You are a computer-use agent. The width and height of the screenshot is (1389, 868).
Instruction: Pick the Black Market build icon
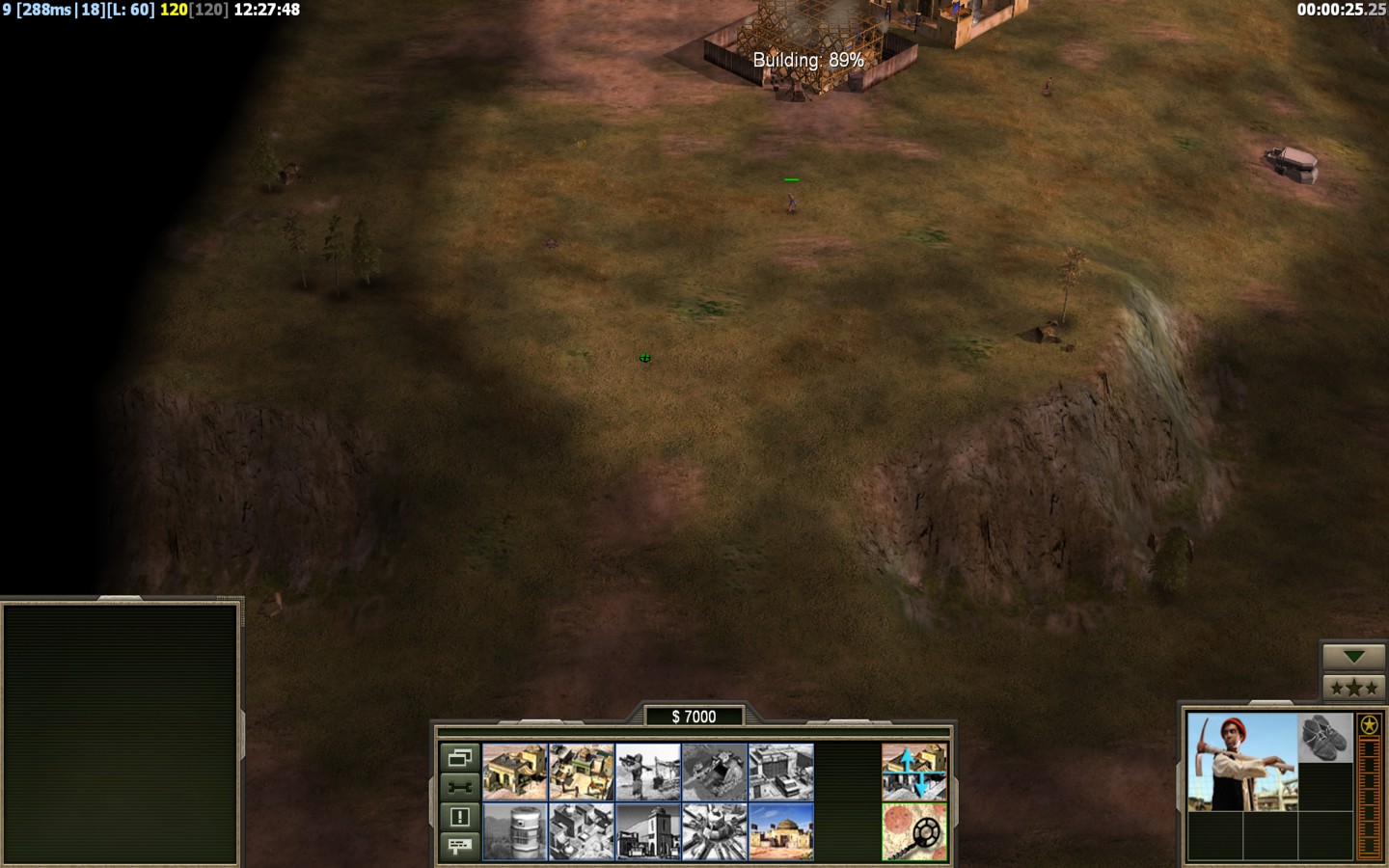coord(648,831)
